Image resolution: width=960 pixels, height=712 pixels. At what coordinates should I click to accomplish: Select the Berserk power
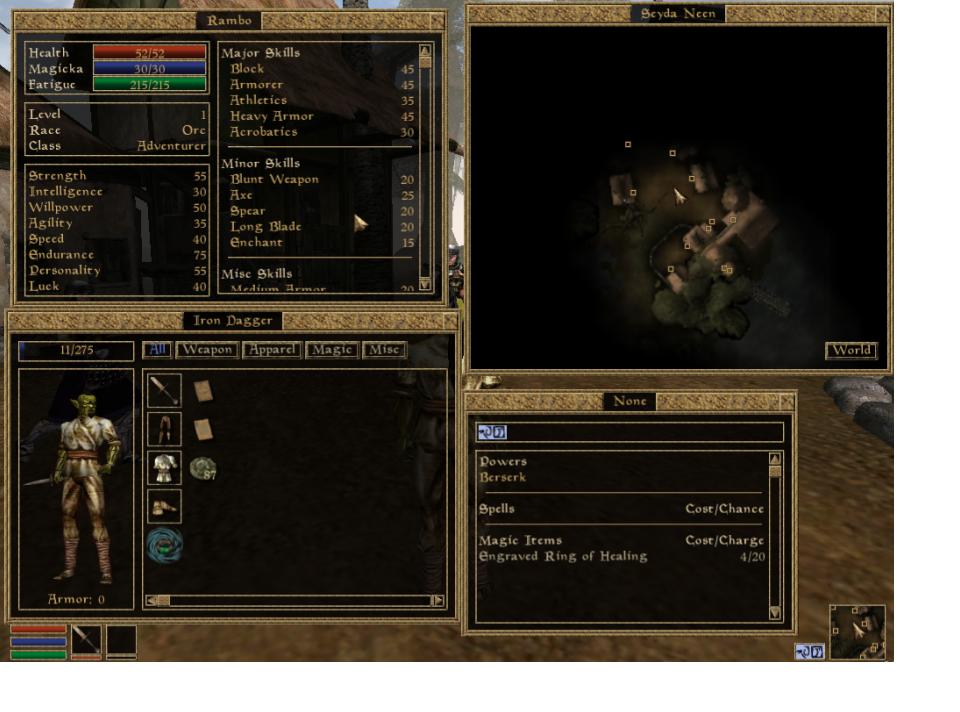pos(503,477)
